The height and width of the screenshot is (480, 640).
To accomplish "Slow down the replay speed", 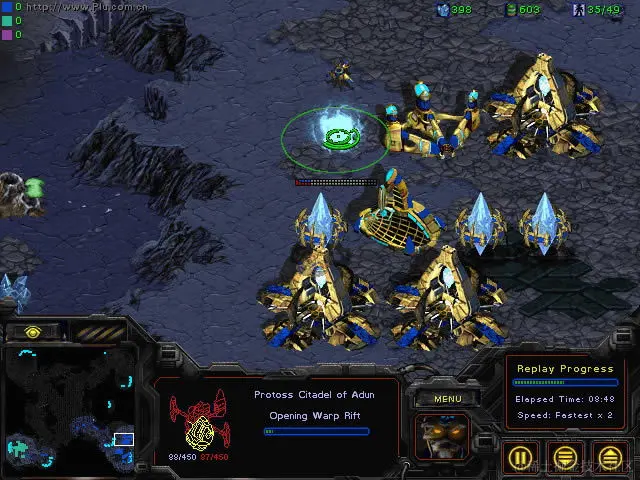I will click(x=565, y=458).
